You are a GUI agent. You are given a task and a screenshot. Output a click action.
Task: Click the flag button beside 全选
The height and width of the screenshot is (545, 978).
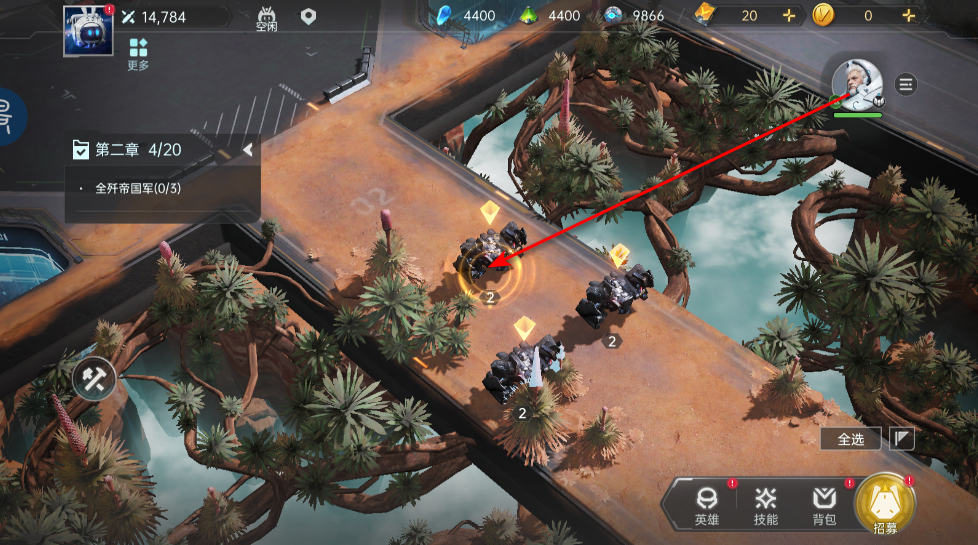pyautogui.click(x=901, y=438)
